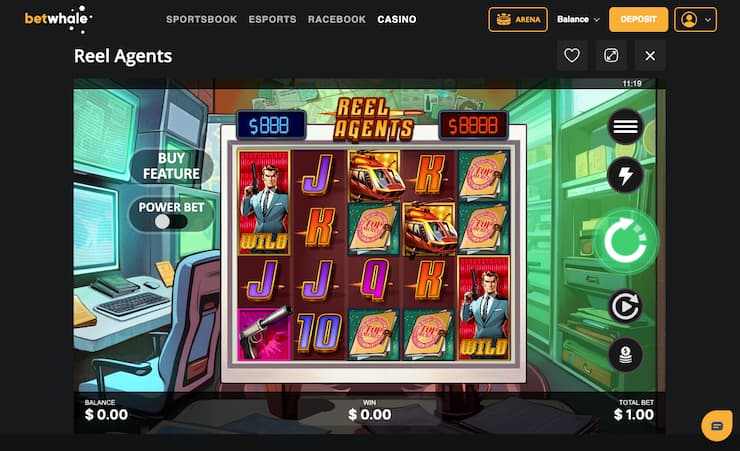Switch to the Esports section
The image size is (740, 451).
pos(272,19)
